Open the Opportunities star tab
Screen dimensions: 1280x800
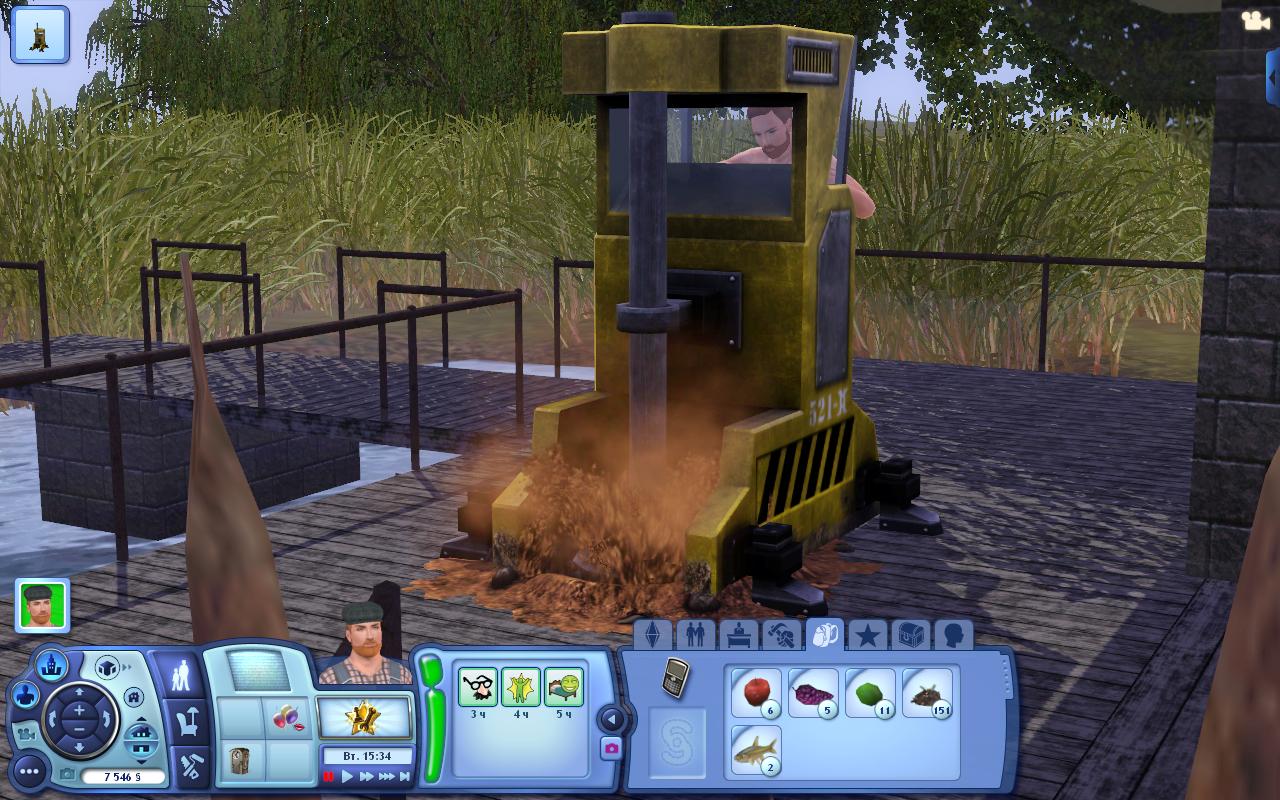pos(868,635)
